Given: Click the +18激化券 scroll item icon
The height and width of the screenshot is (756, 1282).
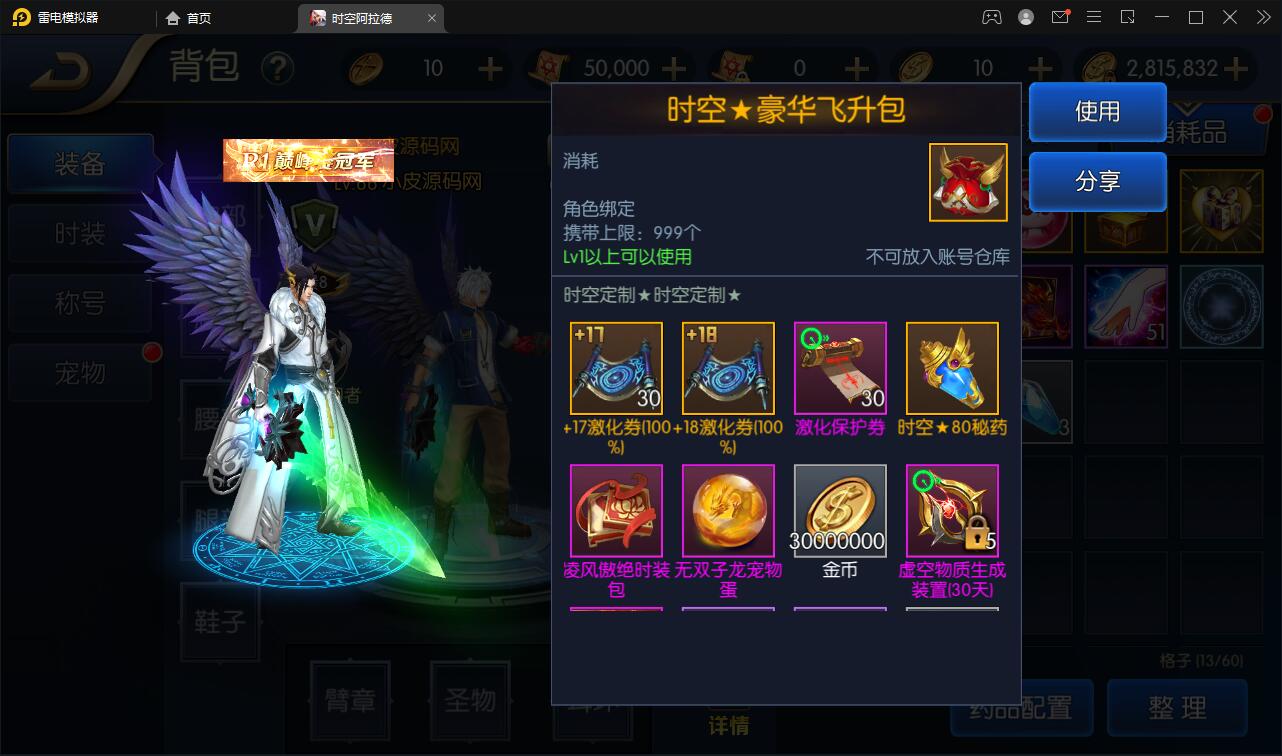Looking at the screenshot, I should click(x=728, y=367).
